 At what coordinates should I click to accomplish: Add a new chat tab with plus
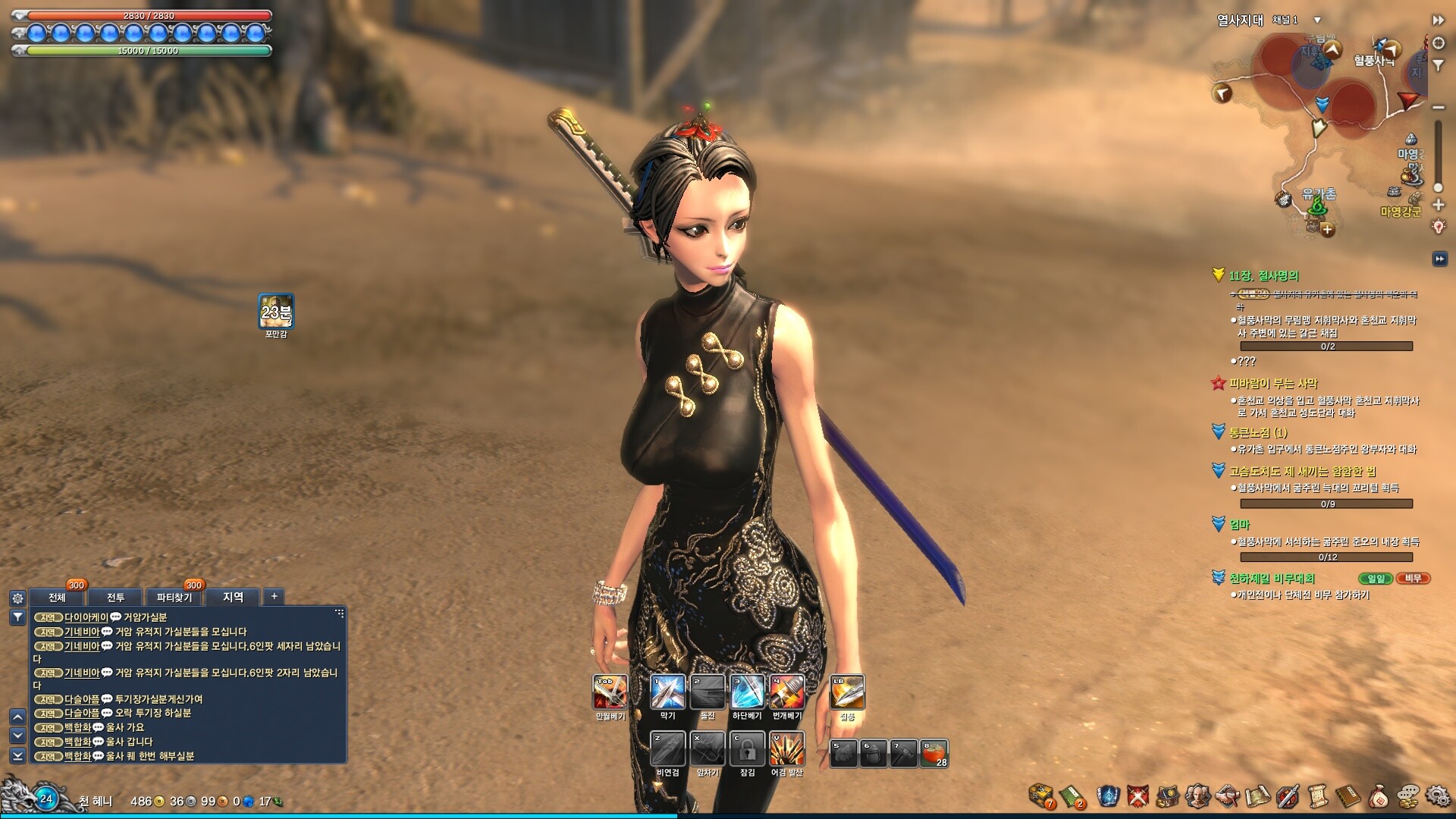[x=274, y=597]
